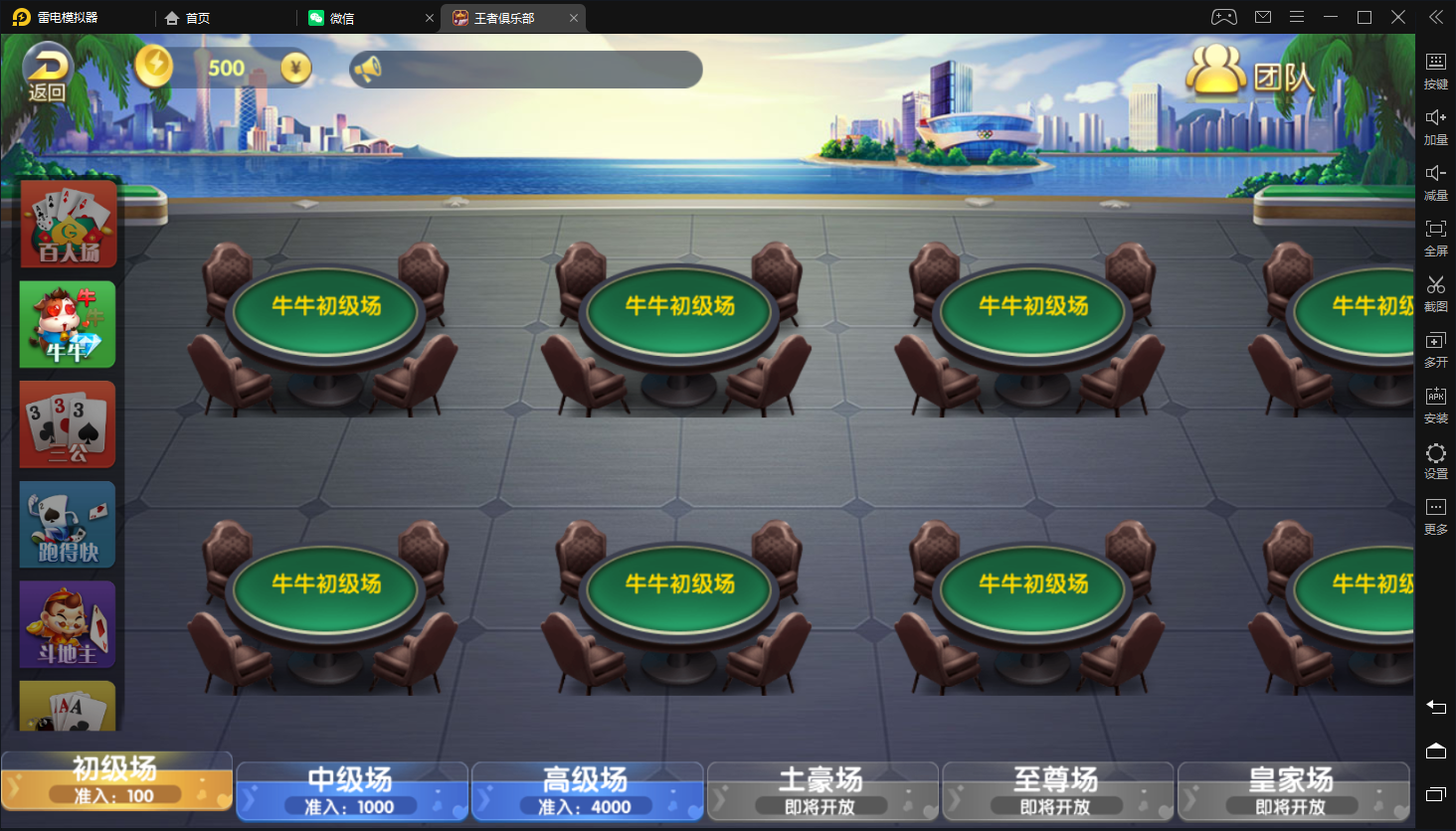Increase volume using the 加量 control
Viewport: 1456px width, 831px height.
[1436, 126]
